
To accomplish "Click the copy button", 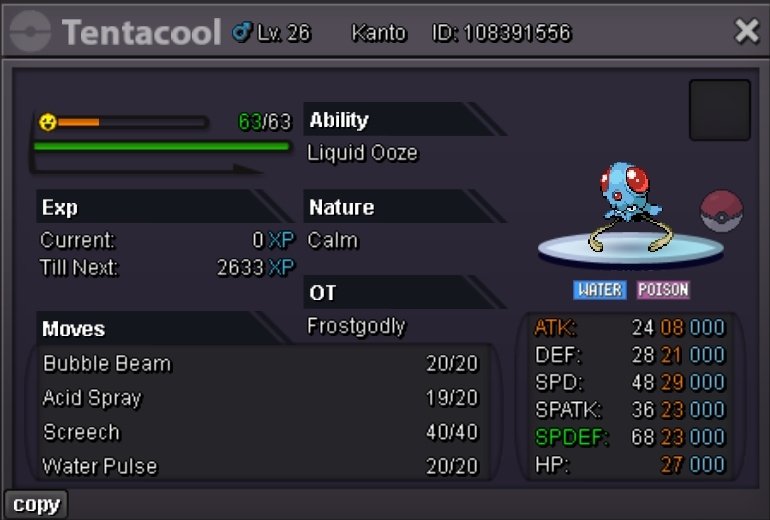I will [x=36, y=504].
